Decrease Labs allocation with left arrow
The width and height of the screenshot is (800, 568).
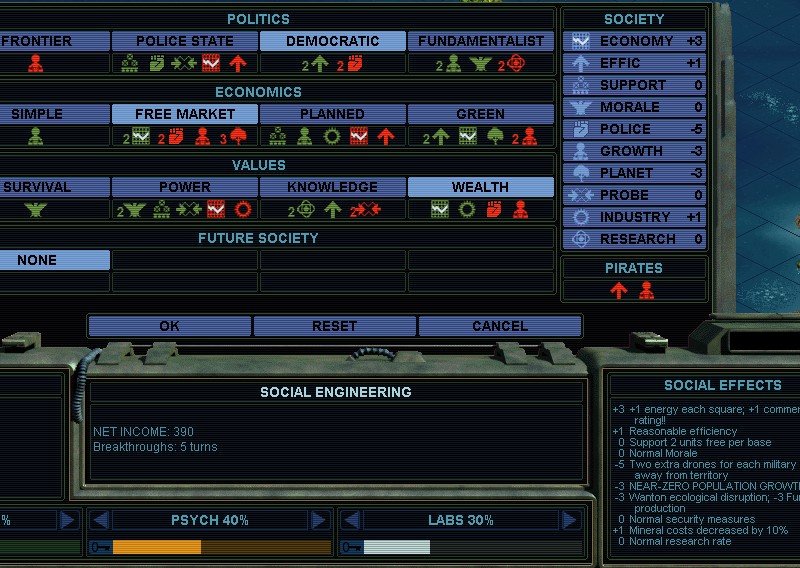pos(350,520)
